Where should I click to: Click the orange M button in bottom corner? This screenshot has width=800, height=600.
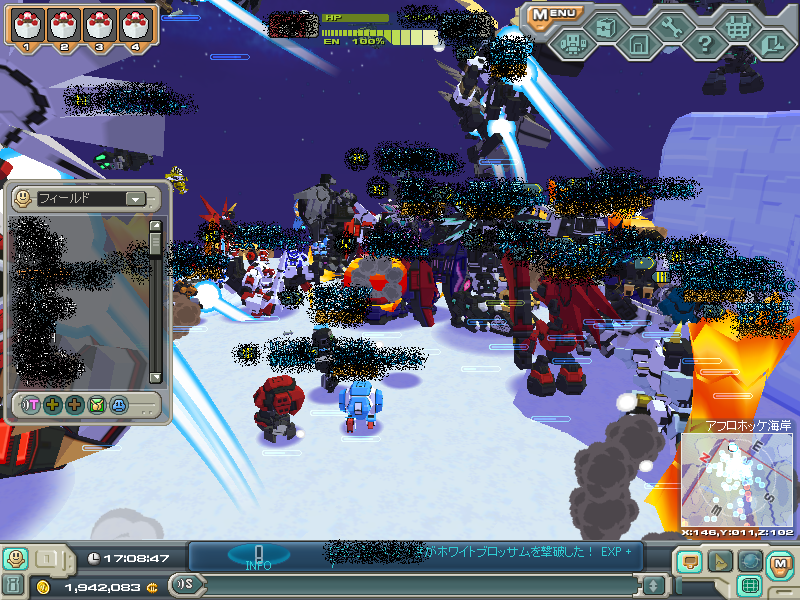coord(780,564)
